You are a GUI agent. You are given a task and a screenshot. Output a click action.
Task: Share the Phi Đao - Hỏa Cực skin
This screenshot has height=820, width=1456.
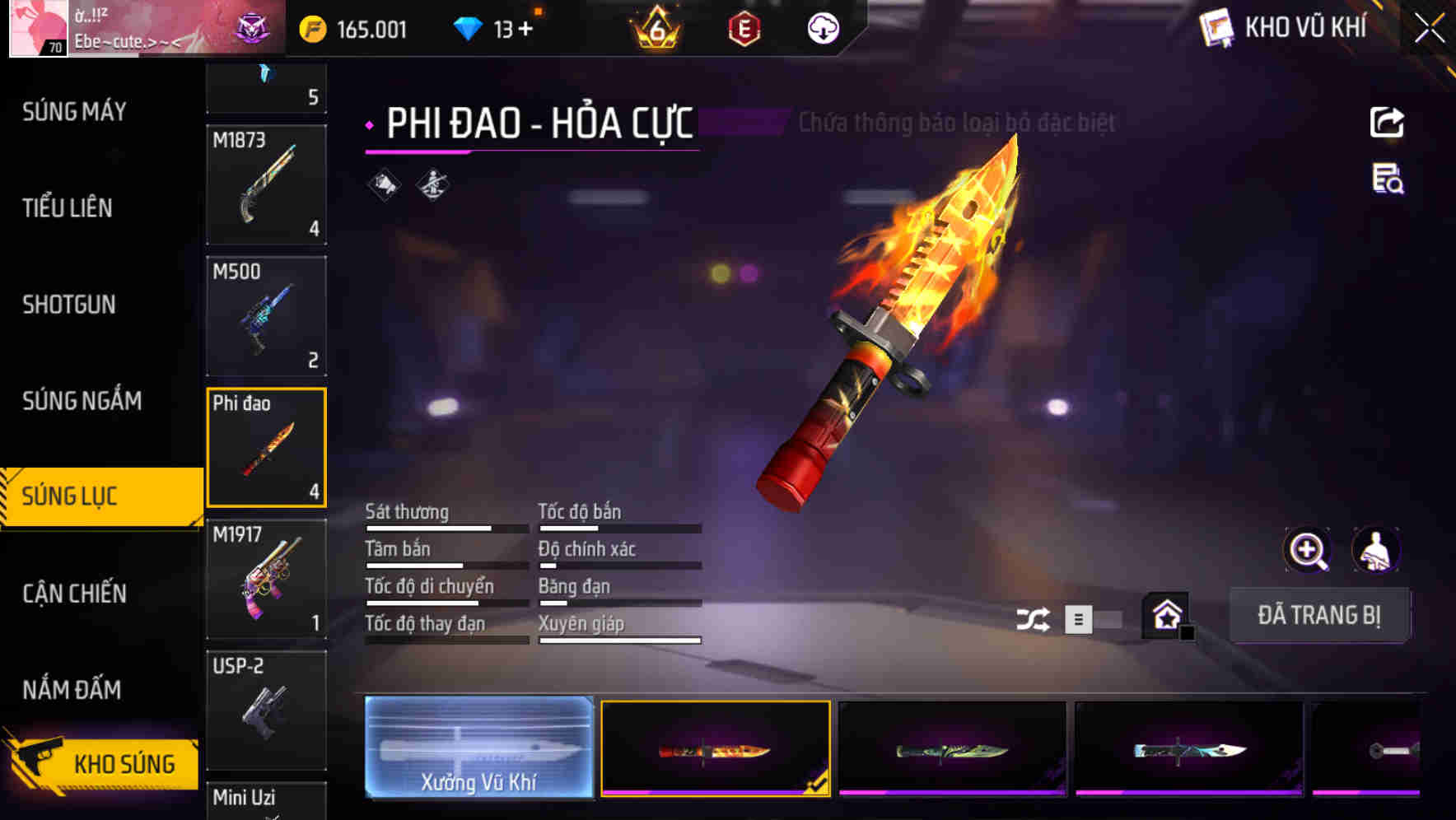pos(1388,122)
